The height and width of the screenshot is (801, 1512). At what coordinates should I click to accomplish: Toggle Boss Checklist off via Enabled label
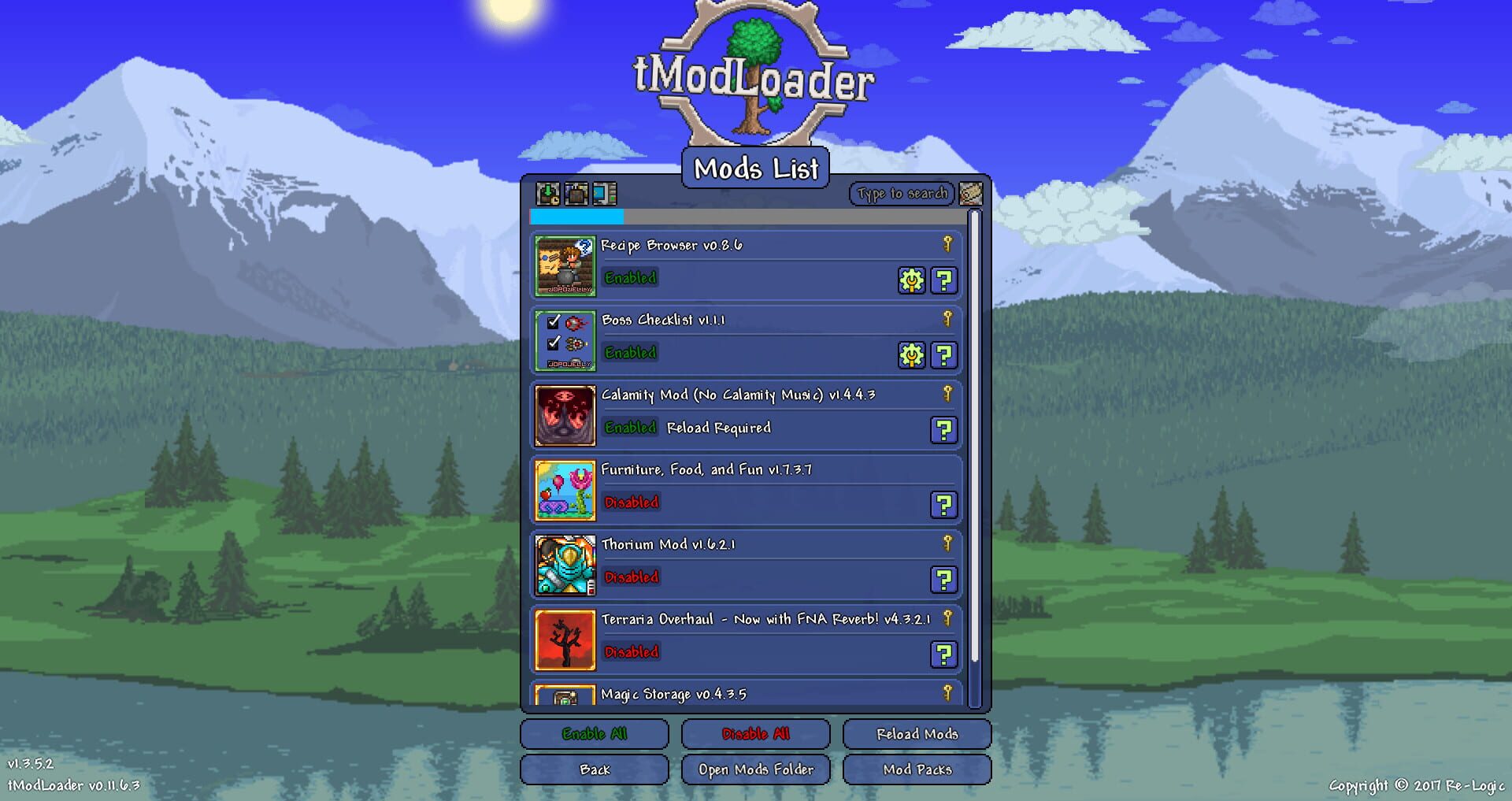pyautogui.click(x=629, y=353)
